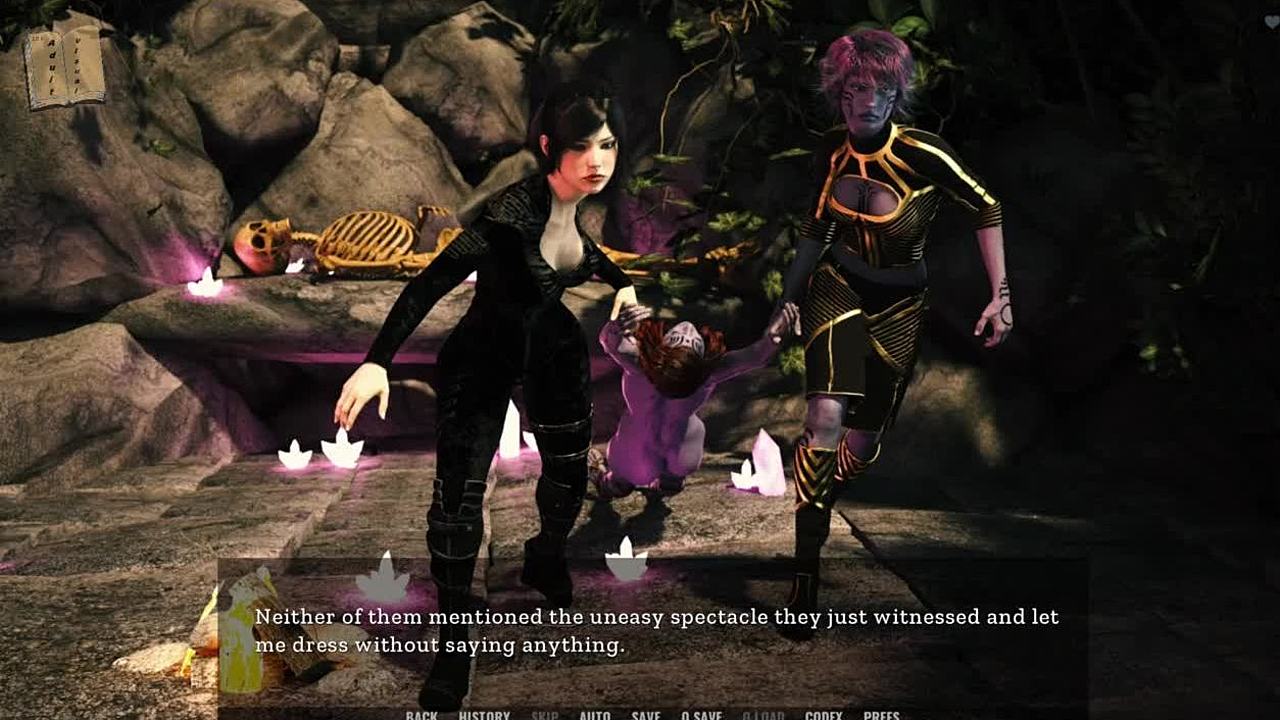The image size is (1280, 720).
Task: Go Back to previous dialogue line
Action: tap(422, 715)
